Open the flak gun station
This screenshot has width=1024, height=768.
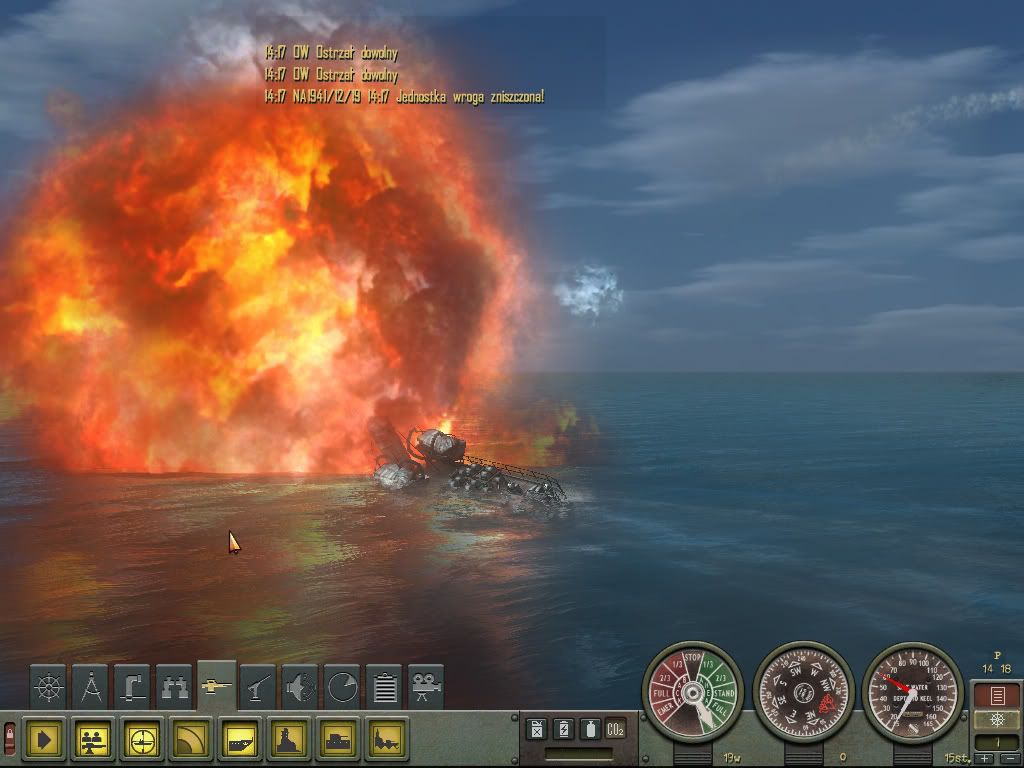tap(259, 687)
